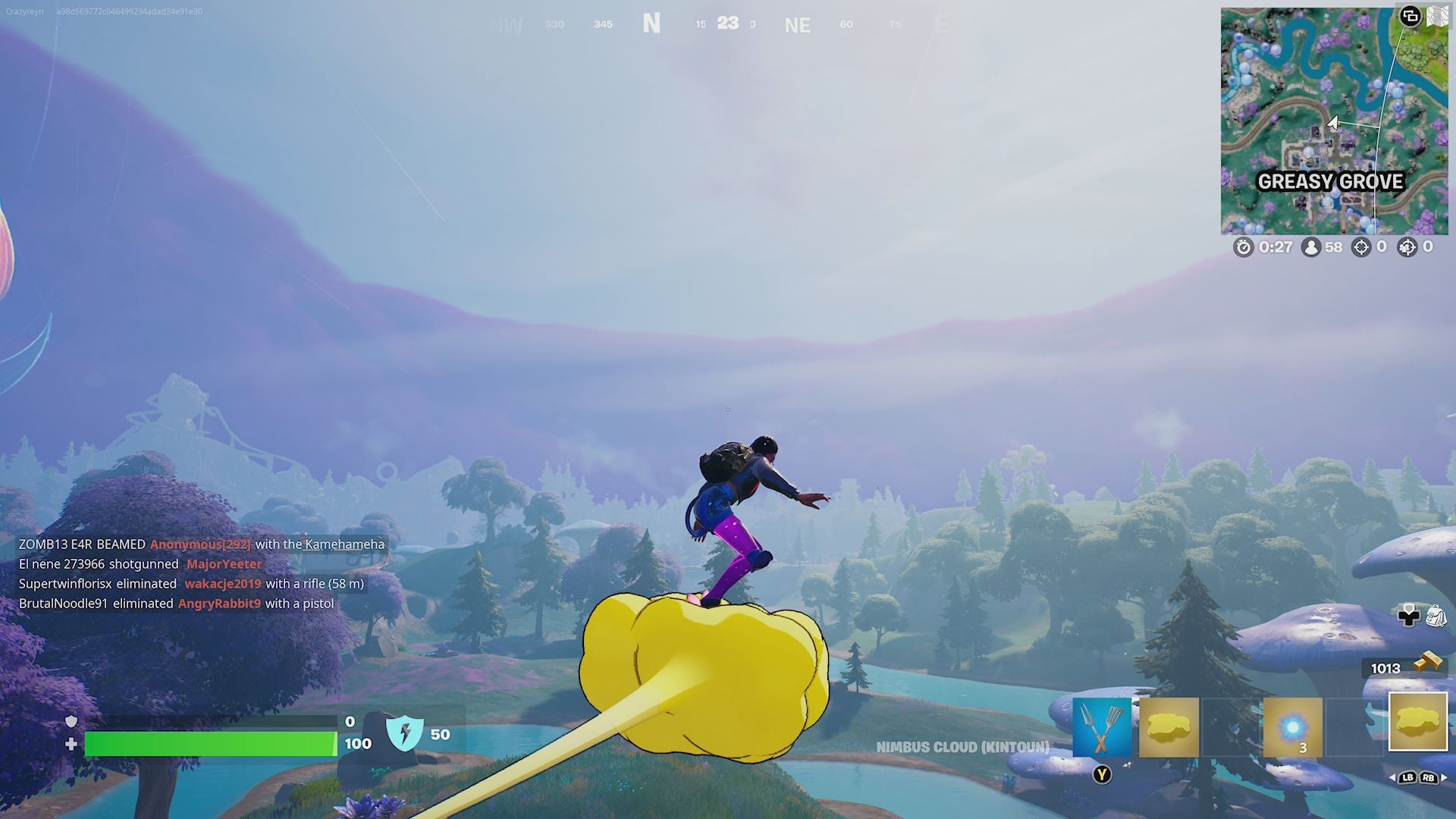Viewport: 1456px width, 819px height.
Task: Click the stopwatch timer icon next to 0:27
Action: coord(1244,247)
